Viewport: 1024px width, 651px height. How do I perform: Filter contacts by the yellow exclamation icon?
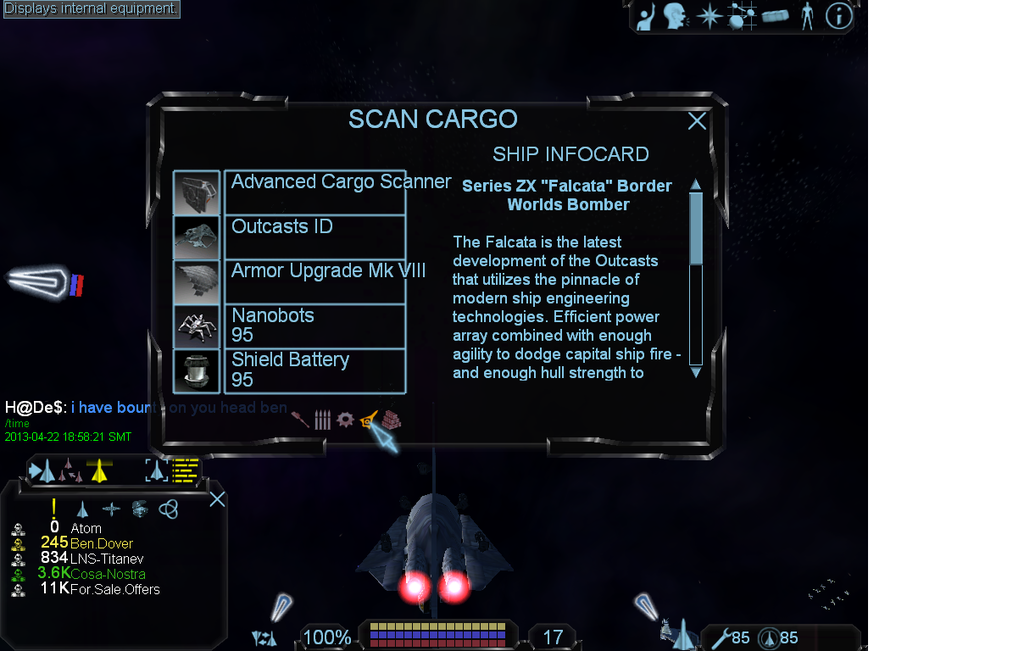tap(54, 508)
